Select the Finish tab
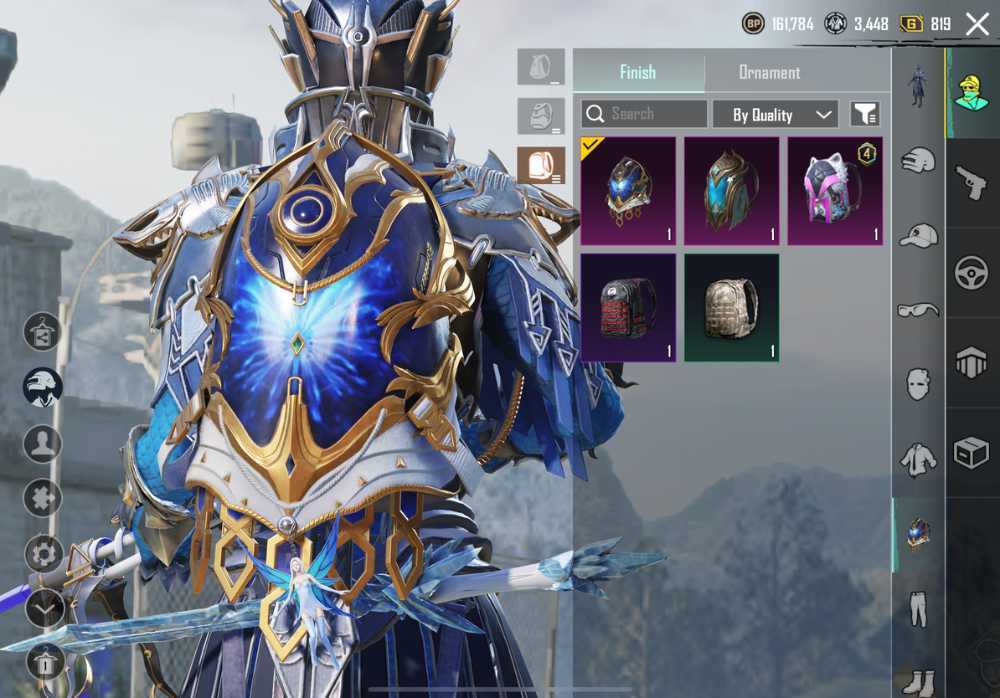This screenshot has width=1000, height=698. pos(638,72)
